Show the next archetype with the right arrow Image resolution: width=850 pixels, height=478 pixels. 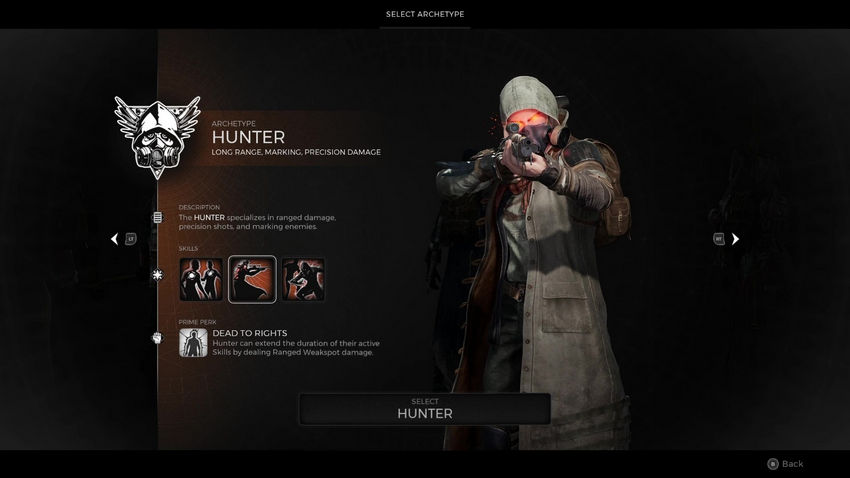[x=735, y=239]
